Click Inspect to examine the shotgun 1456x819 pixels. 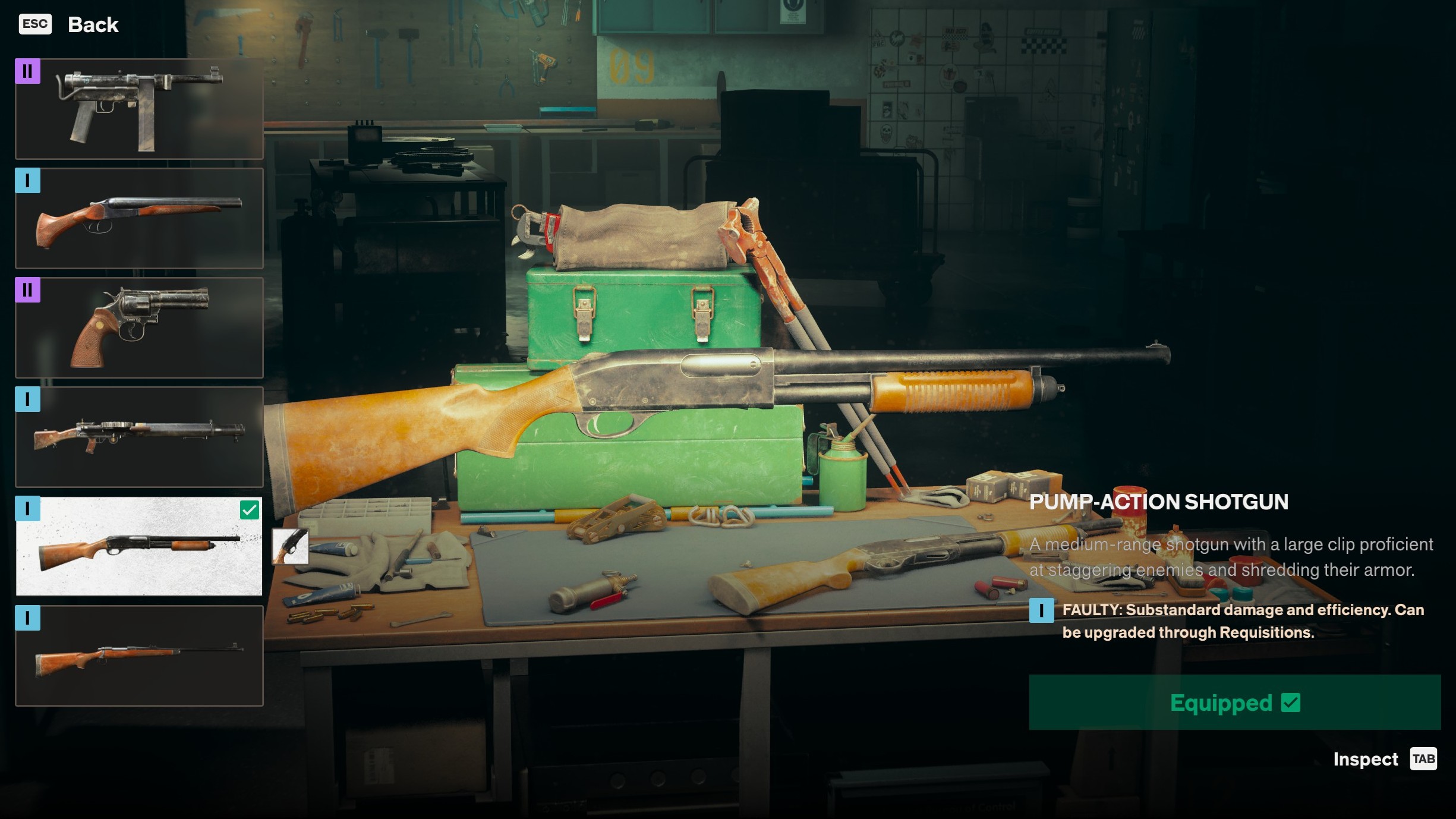coord(1365,759)
